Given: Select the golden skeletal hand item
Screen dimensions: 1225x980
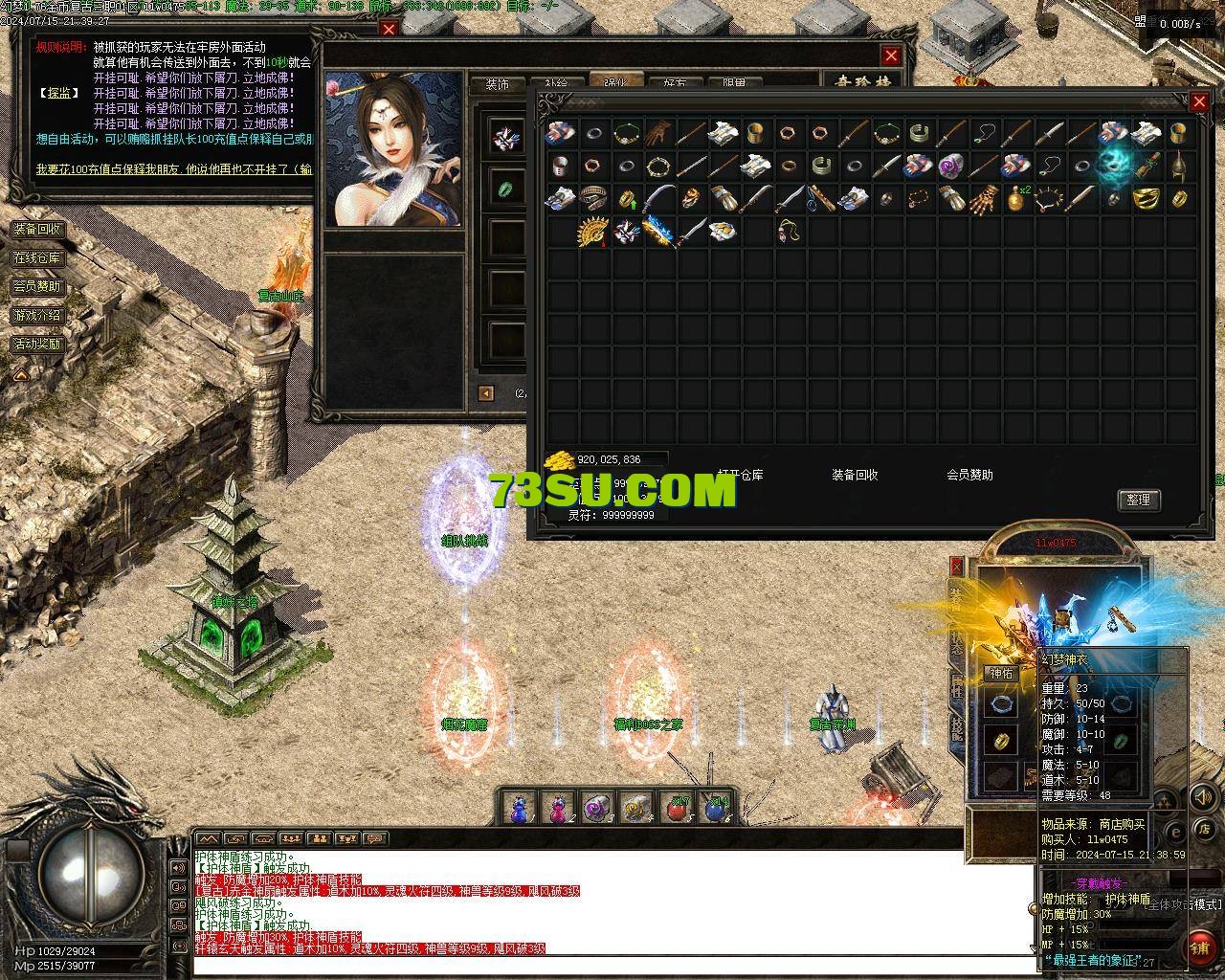Looking at the screenshot, I should [x=982, y=199].
